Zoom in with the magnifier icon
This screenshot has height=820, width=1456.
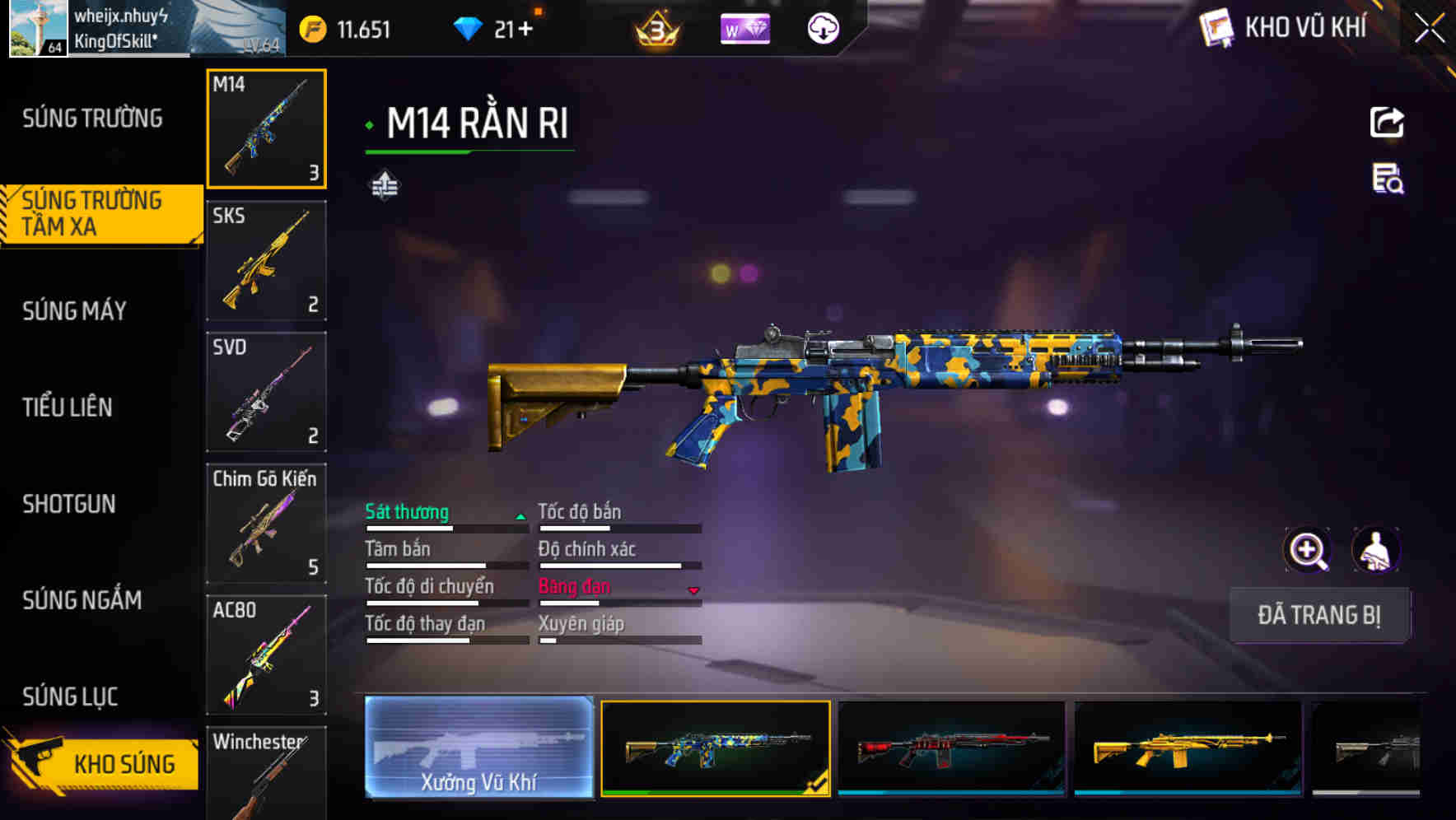point(1307,550)
